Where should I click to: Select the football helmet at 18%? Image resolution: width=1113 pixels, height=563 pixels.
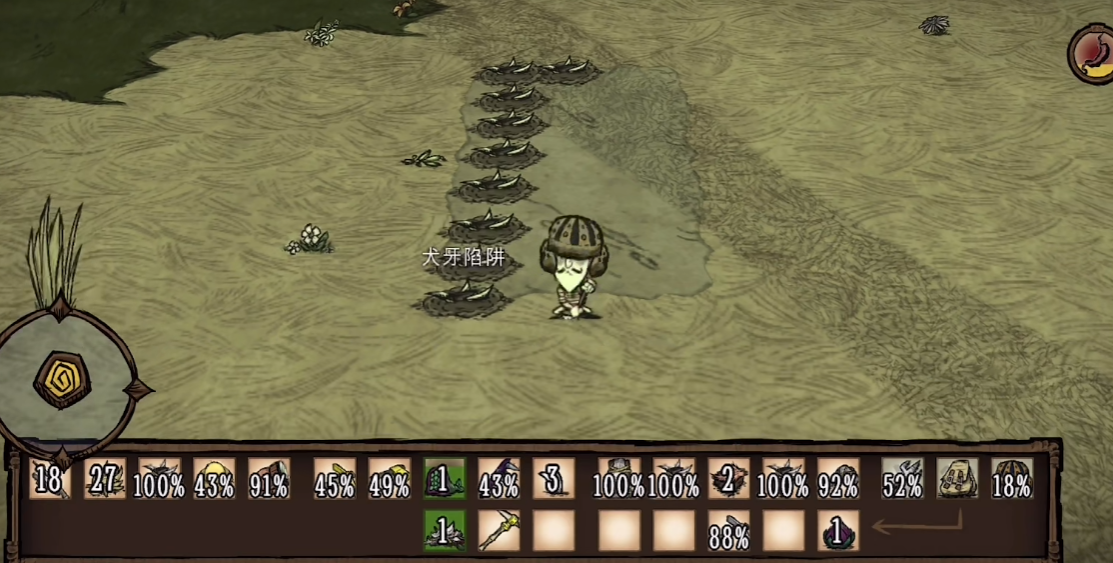tap(1012, 479)
